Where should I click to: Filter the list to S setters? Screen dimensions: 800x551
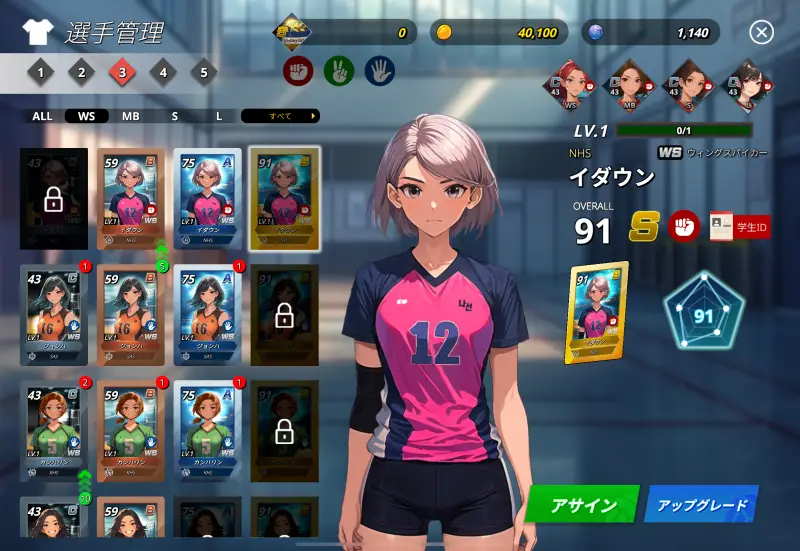pyautogui.click(x=174, y=116)
